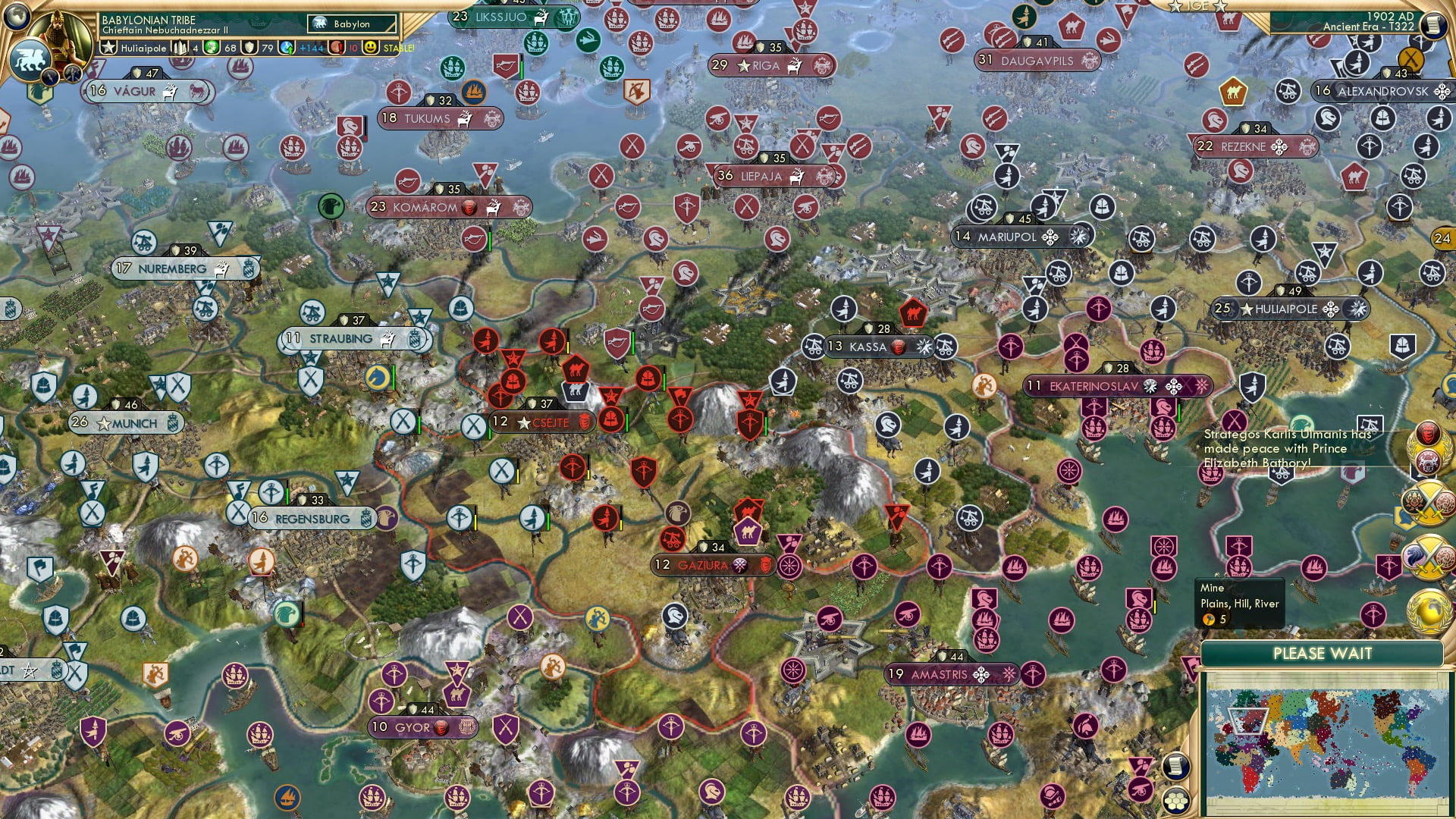The image size is (1456, 819).
Task: Click the shield icon showing 79
Action: 250,48
